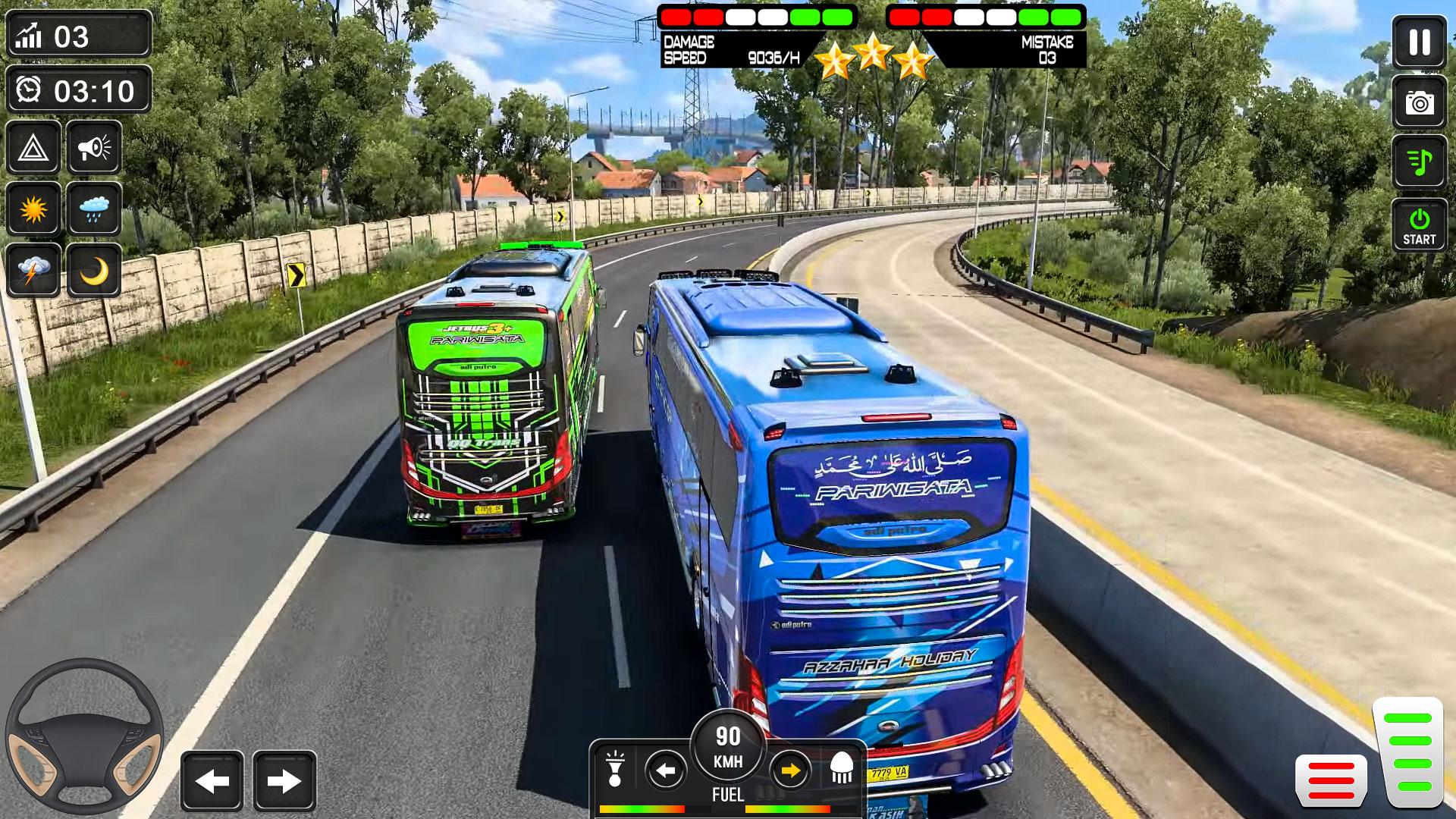Change to night mode with moon icon
Screen dimensions: 1456x819
[x=94, y=270]
